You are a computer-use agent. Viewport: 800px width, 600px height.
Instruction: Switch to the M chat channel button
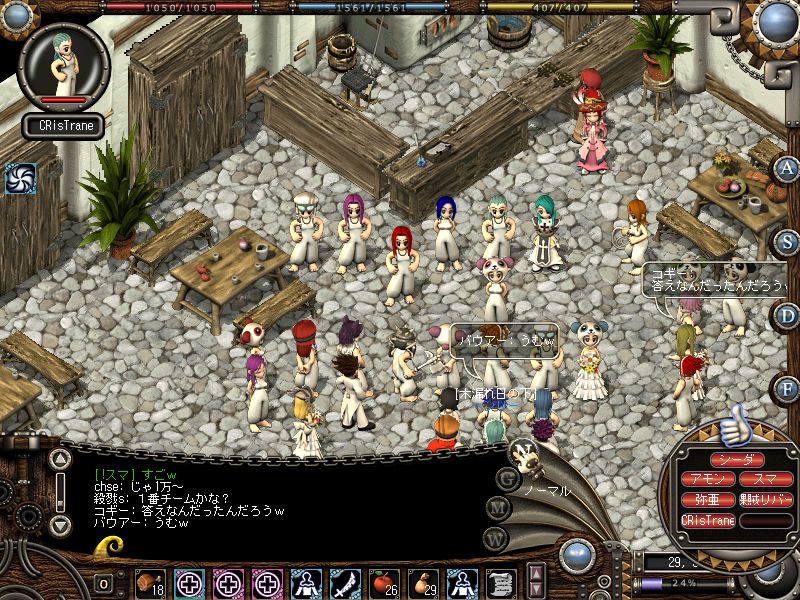pos(497,507)
